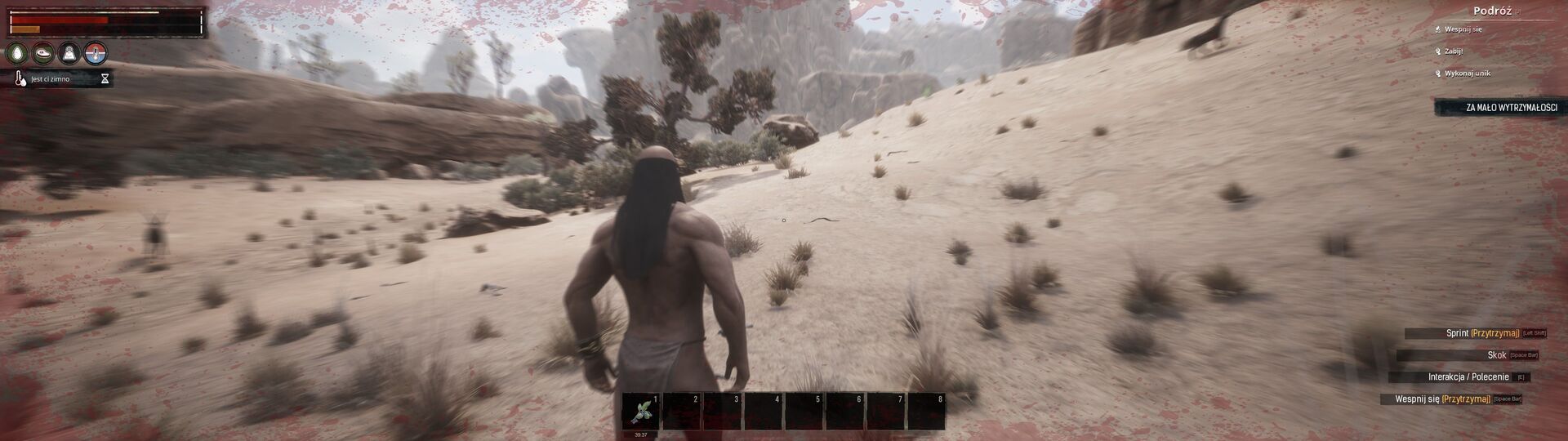Click the weight encumbrance status icon
This screenshot has width=1568, height=441.
(x=70, y=54)
